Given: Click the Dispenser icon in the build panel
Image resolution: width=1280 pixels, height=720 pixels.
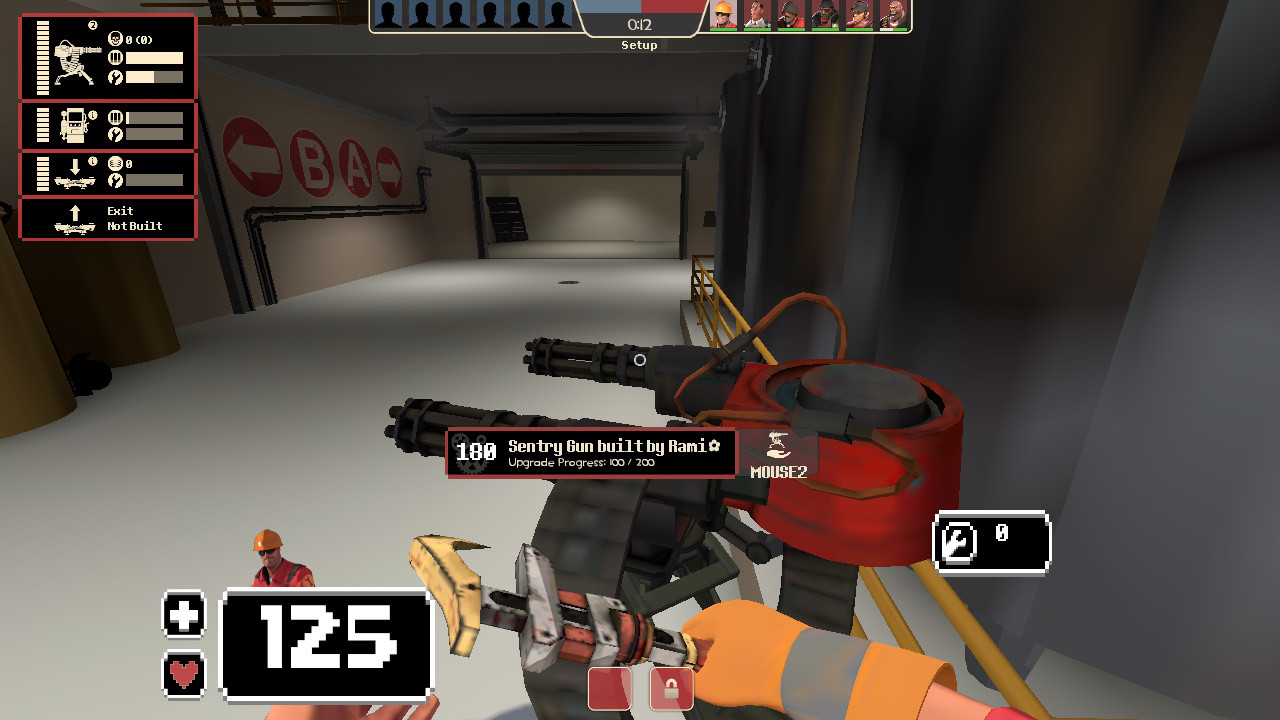Looking at the screenshot, I should tap(74, 125).
